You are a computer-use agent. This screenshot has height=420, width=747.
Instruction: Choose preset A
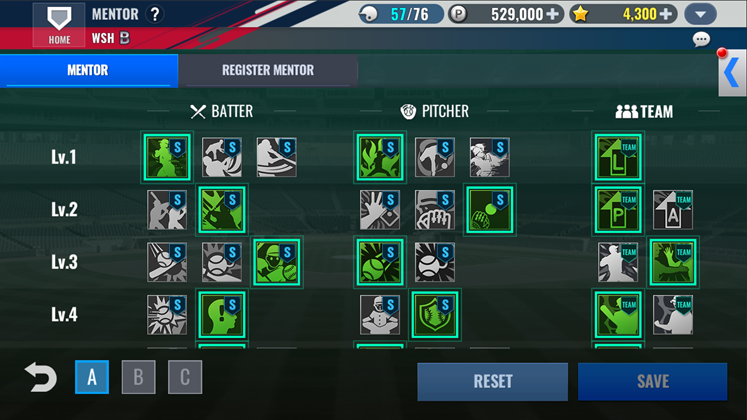coord(92,377)
